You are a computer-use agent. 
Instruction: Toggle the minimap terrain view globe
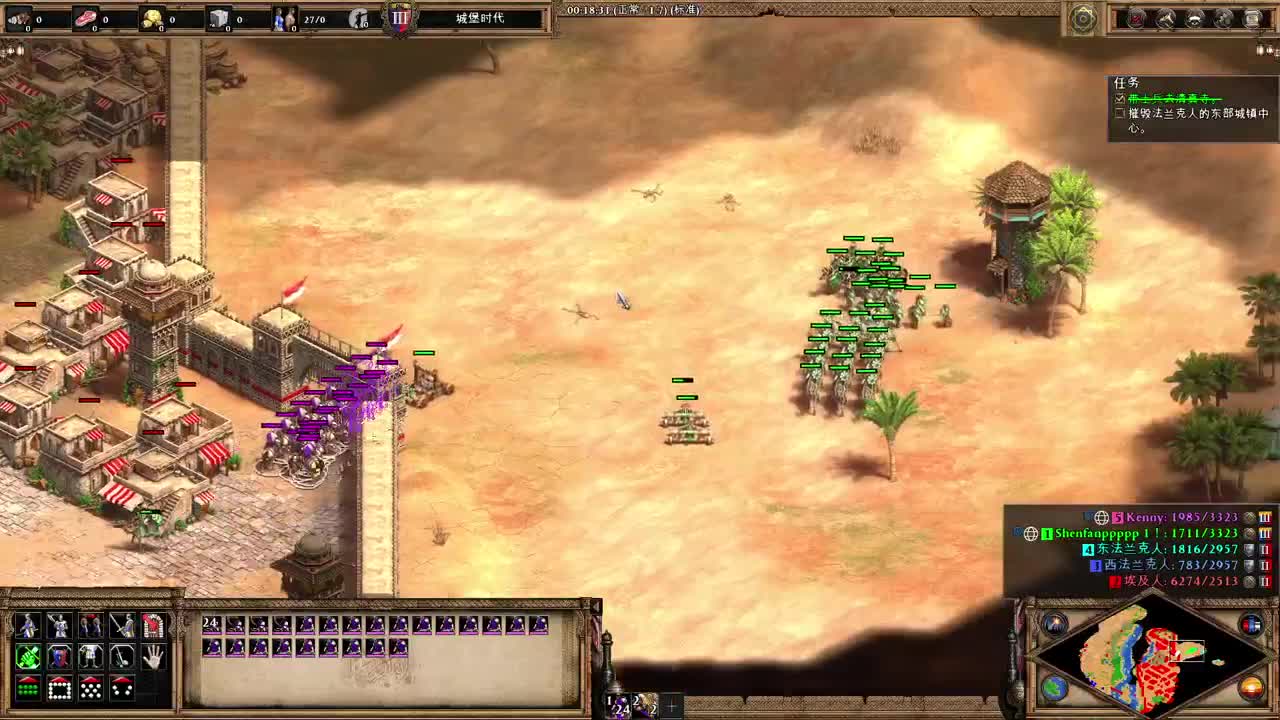1054,688
